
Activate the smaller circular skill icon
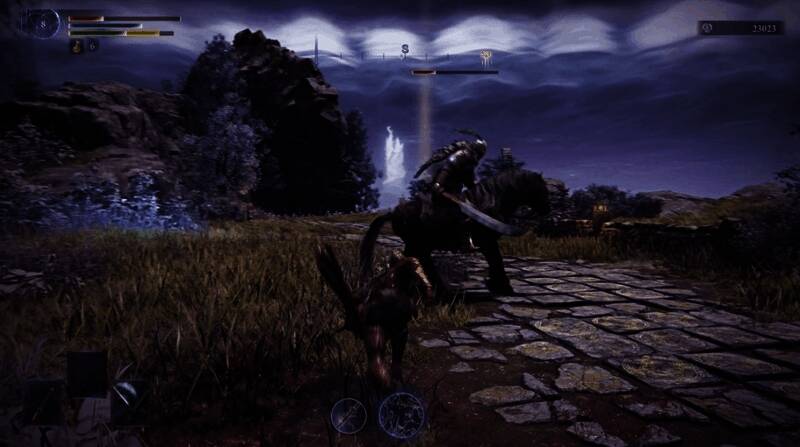point(349,412)
